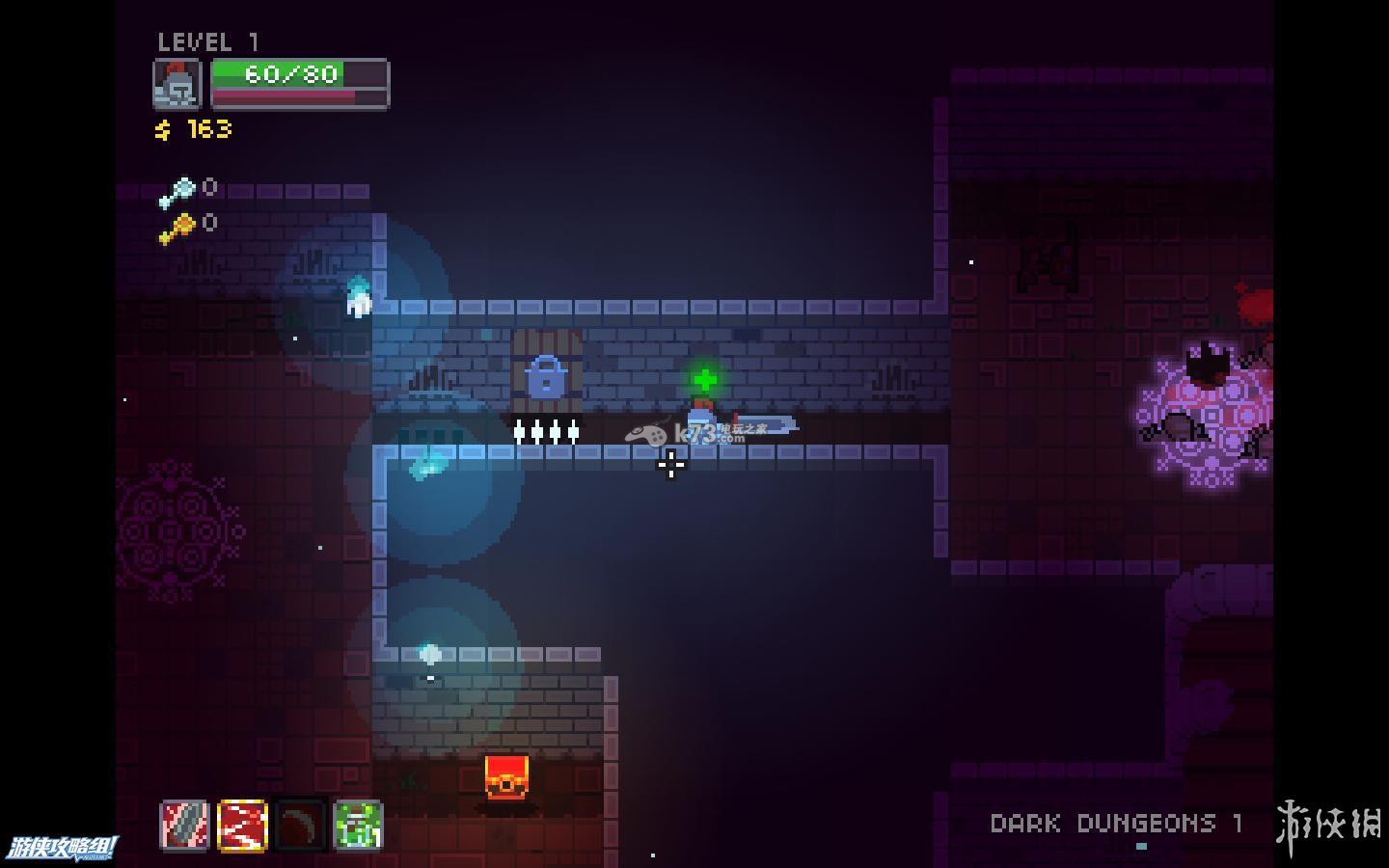Viewport: 1389px width, 868px height.
Task: Select the silver key icon
Action: pos(177,192)
